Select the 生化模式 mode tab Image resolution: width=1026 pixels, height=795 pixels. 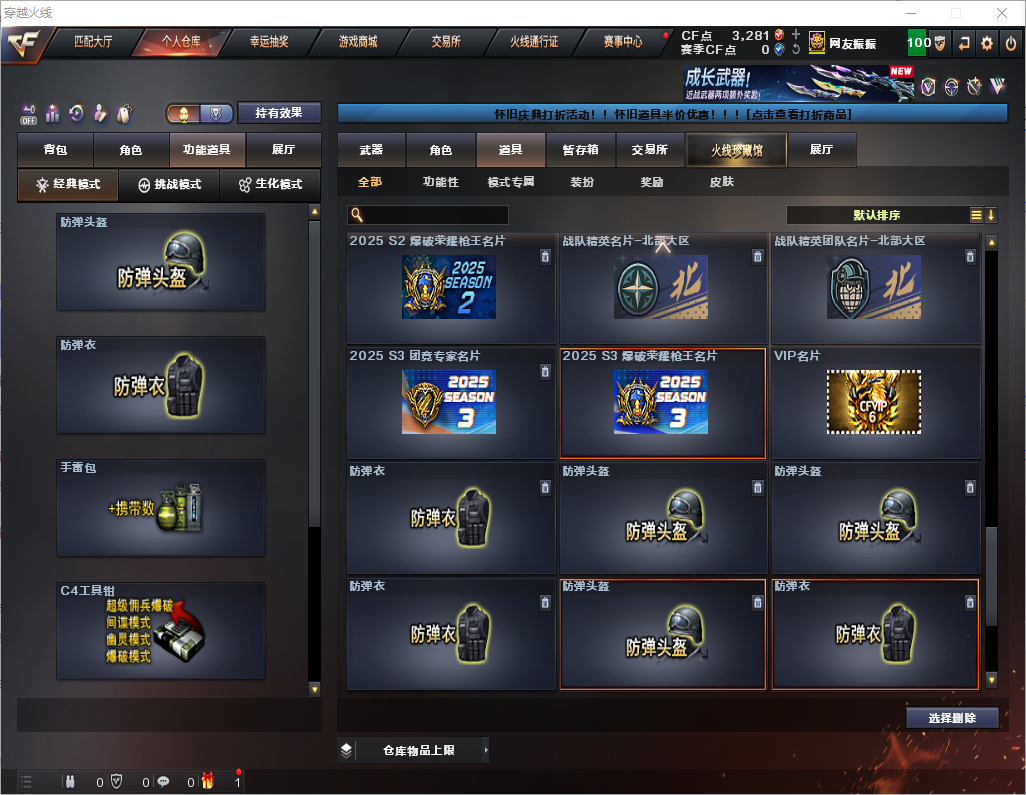click(270, 185)
